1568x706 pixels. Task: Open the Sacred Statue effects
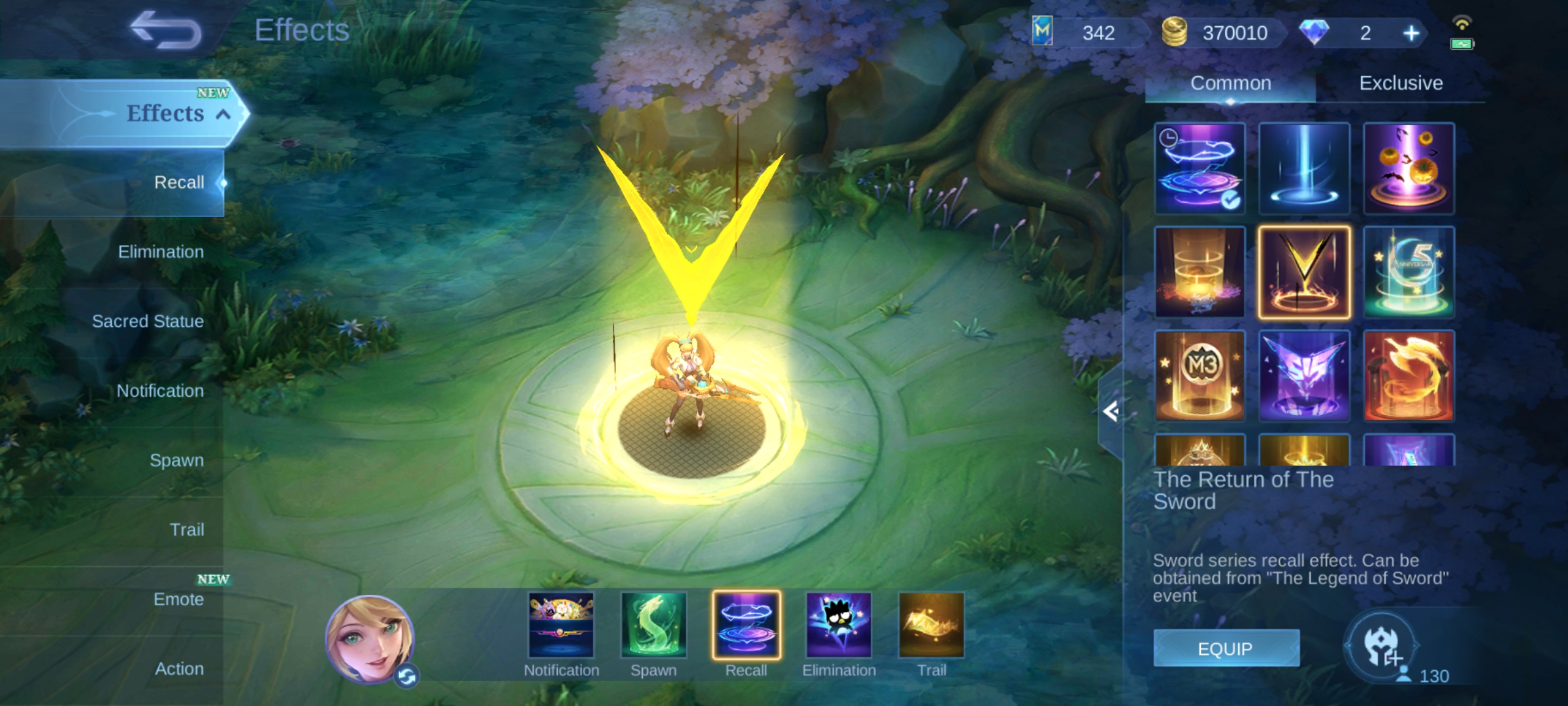click(x=148, y=321)
